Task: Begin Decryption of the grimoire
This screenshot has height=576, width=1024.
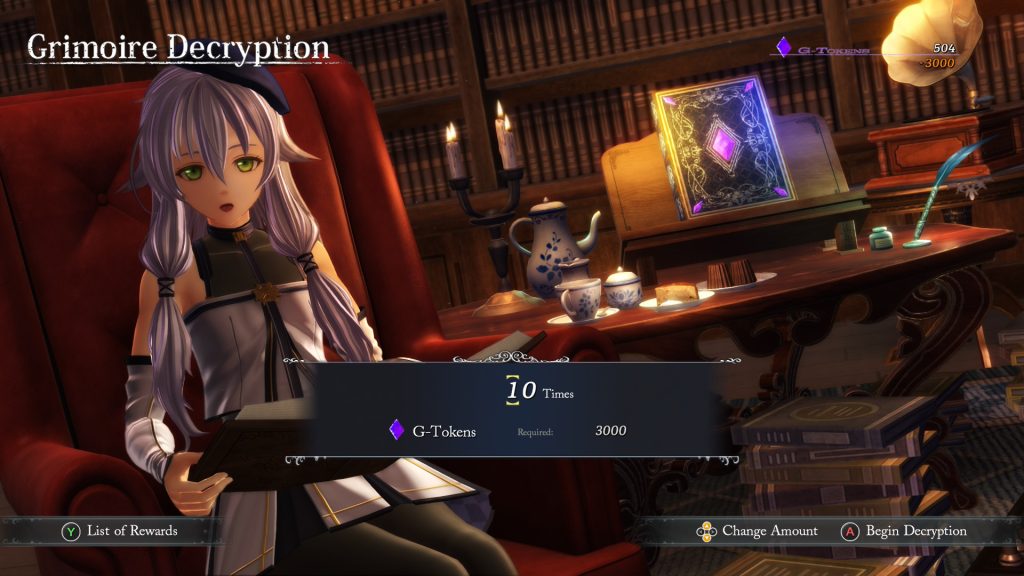Action: 905,531
